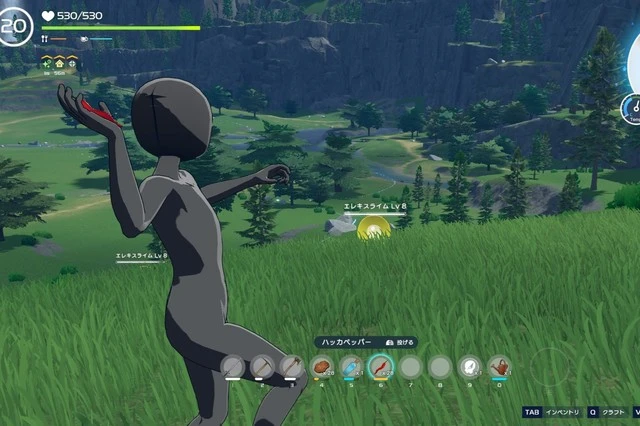Choose the raw meat stack slot
The image size is (640, 426).
pos(321,368)
